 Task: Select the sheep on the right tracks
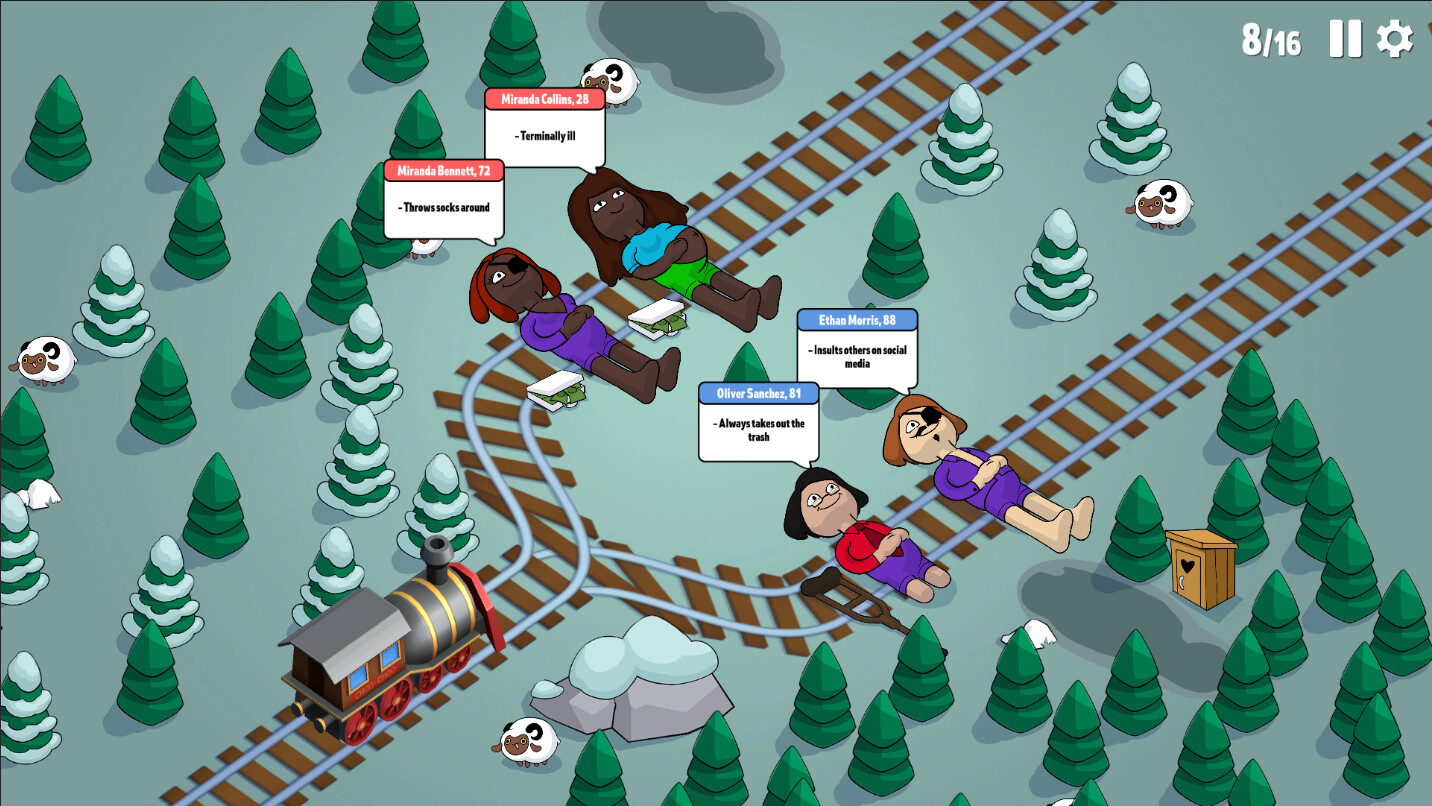pyautogui.click(x=1162, y=203)
